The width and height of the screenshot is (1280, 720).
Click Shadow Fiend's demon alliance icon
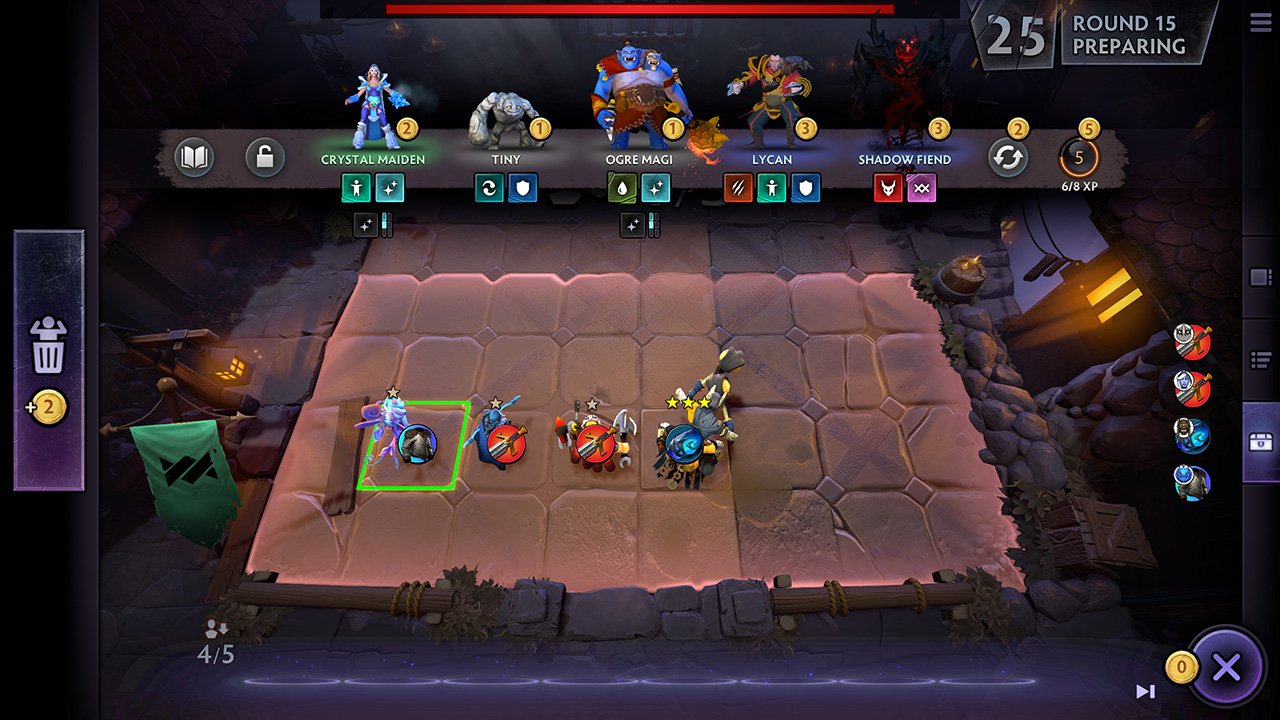886,188
